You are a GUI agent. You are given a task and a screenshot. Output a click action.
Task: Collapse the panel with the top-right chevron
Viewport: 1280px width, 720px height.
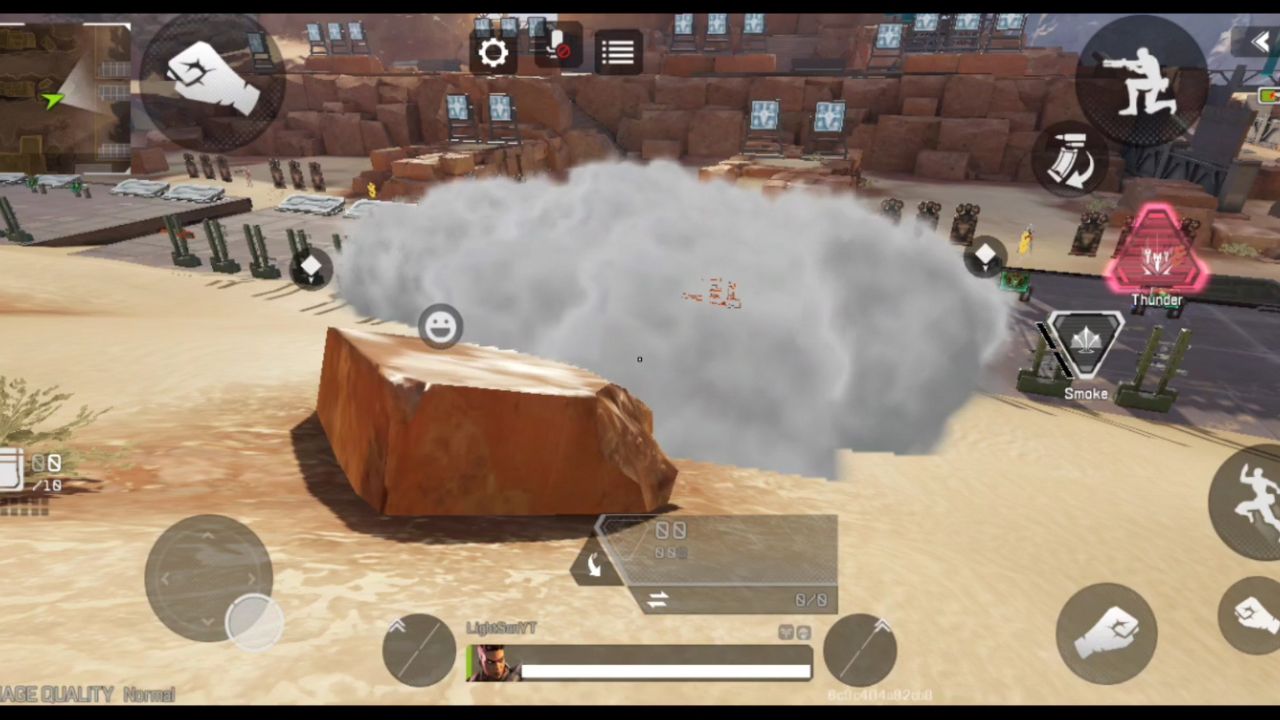point(1261,40)
